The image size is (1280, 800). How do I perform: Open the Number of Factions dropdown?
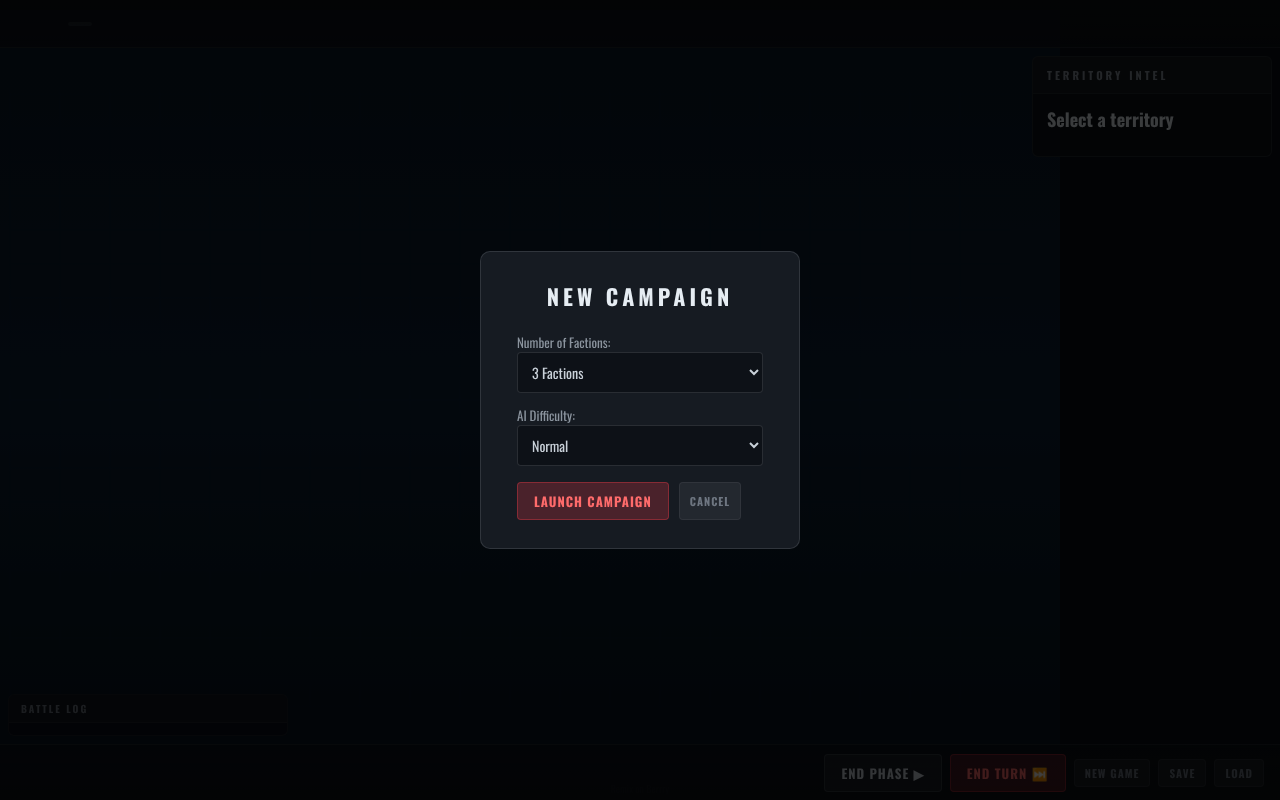click(639, 373)
